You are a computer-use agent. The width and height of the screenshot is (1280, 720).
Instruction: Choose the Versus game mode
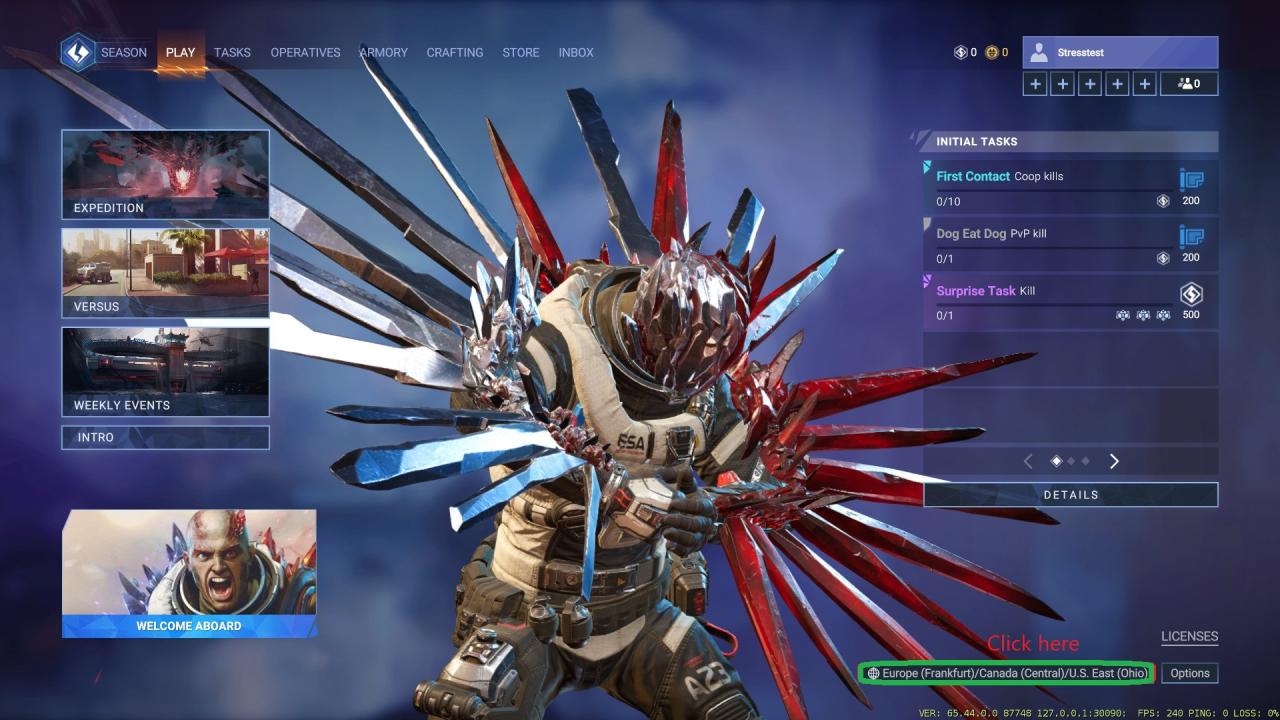[165, 272]
